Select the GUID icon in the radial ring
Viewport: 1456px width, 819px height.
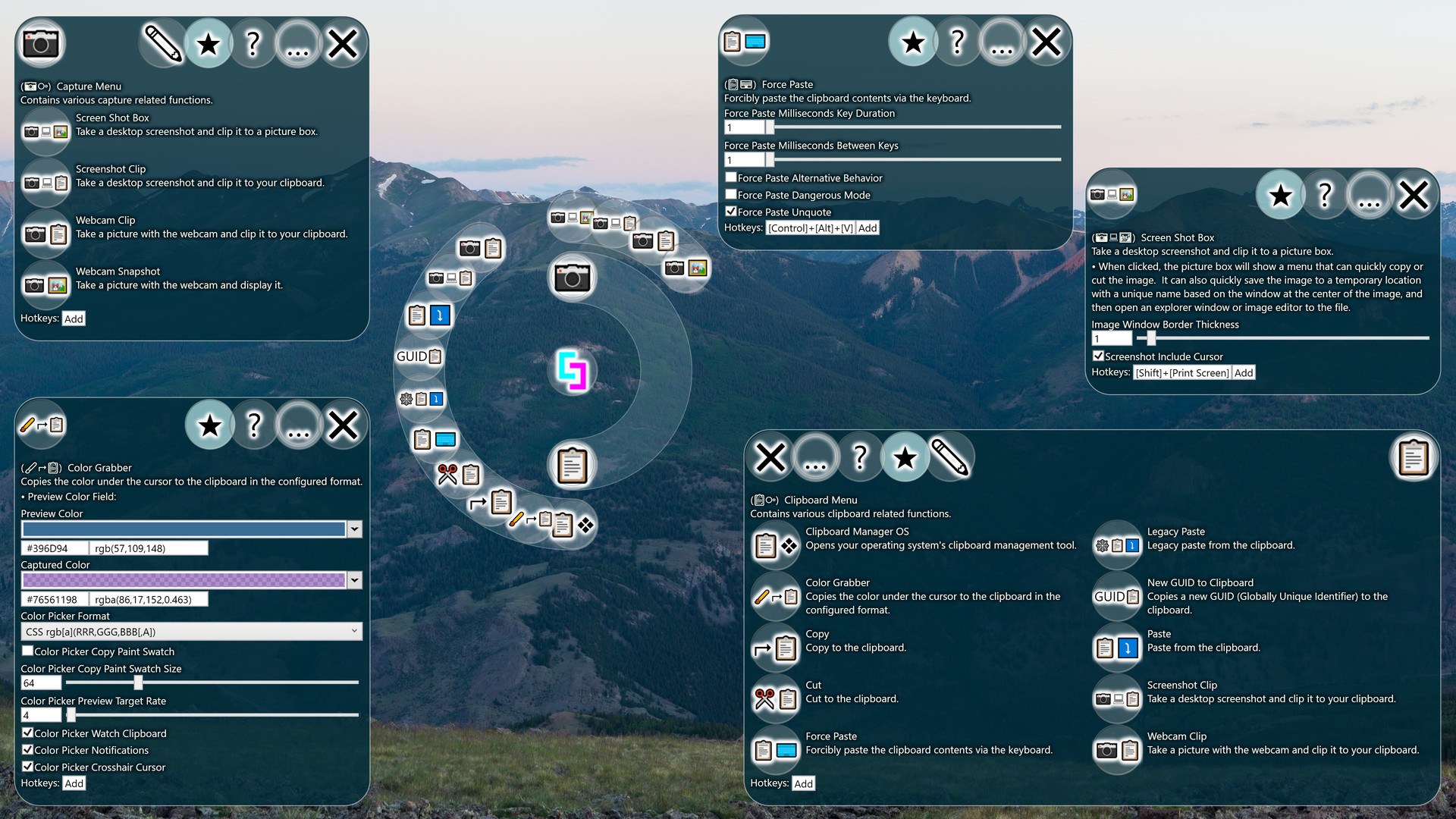(418, 356)
